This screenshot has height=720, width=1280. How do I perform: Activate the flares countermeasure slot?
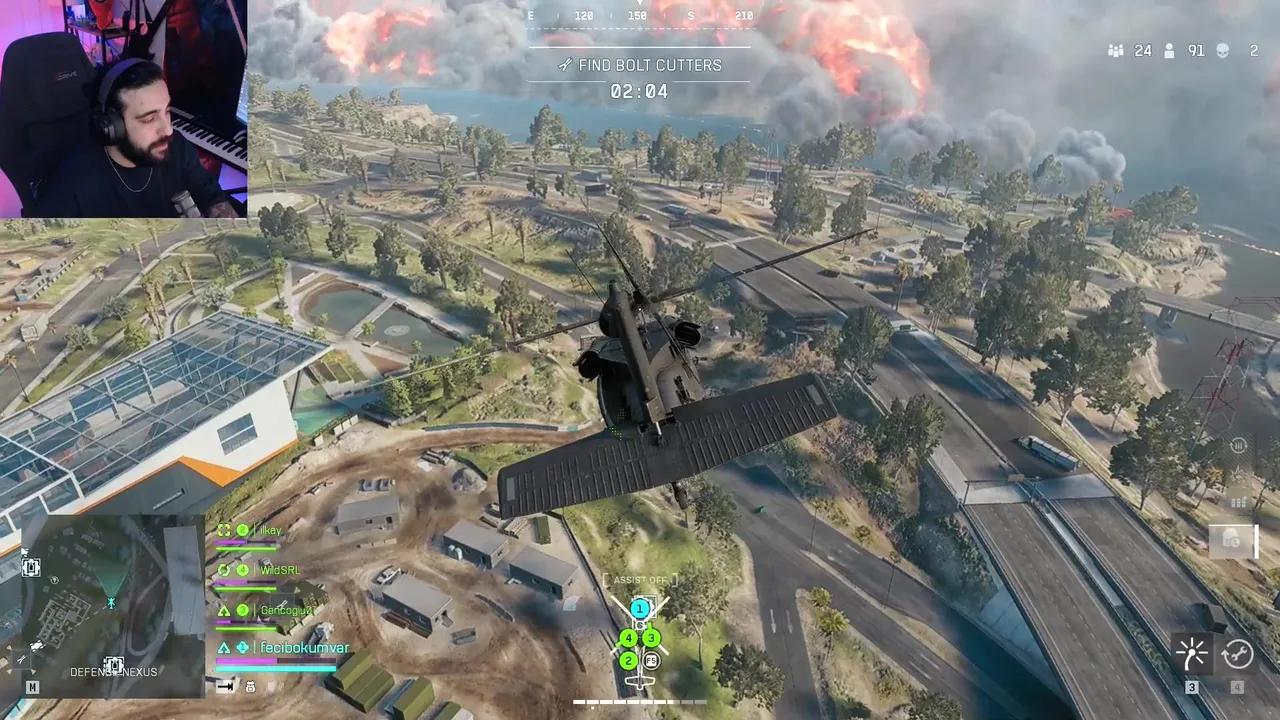coord(1192,654)
